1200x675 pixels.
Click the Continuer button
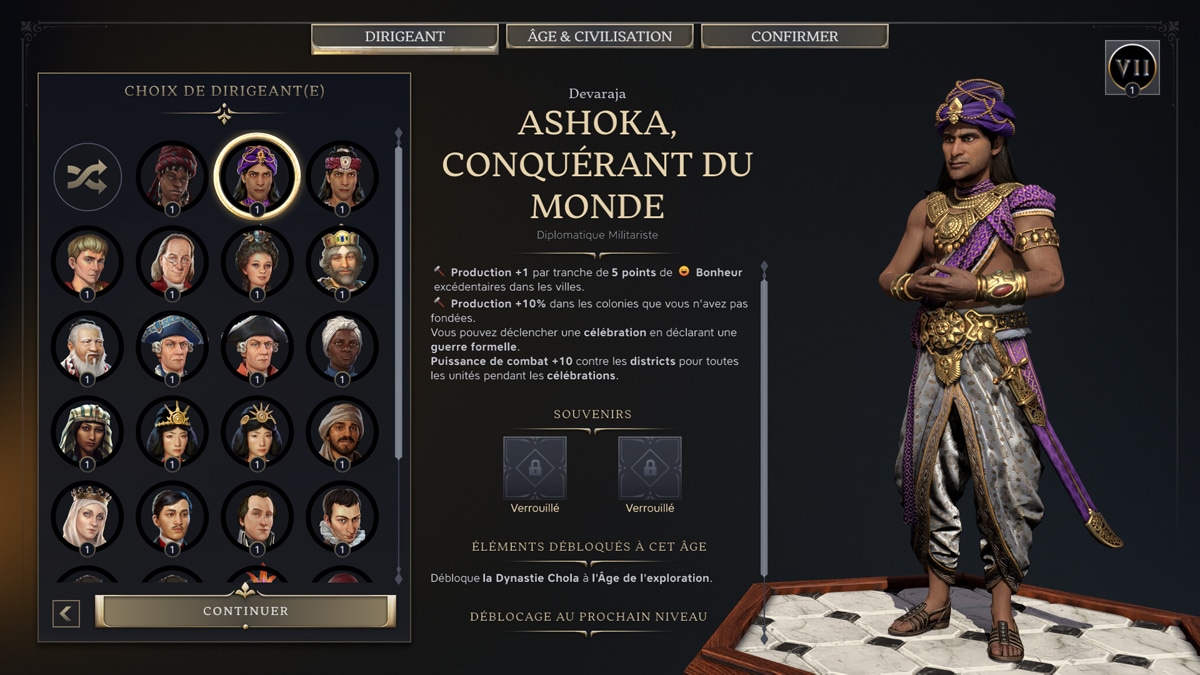[245, 611]
